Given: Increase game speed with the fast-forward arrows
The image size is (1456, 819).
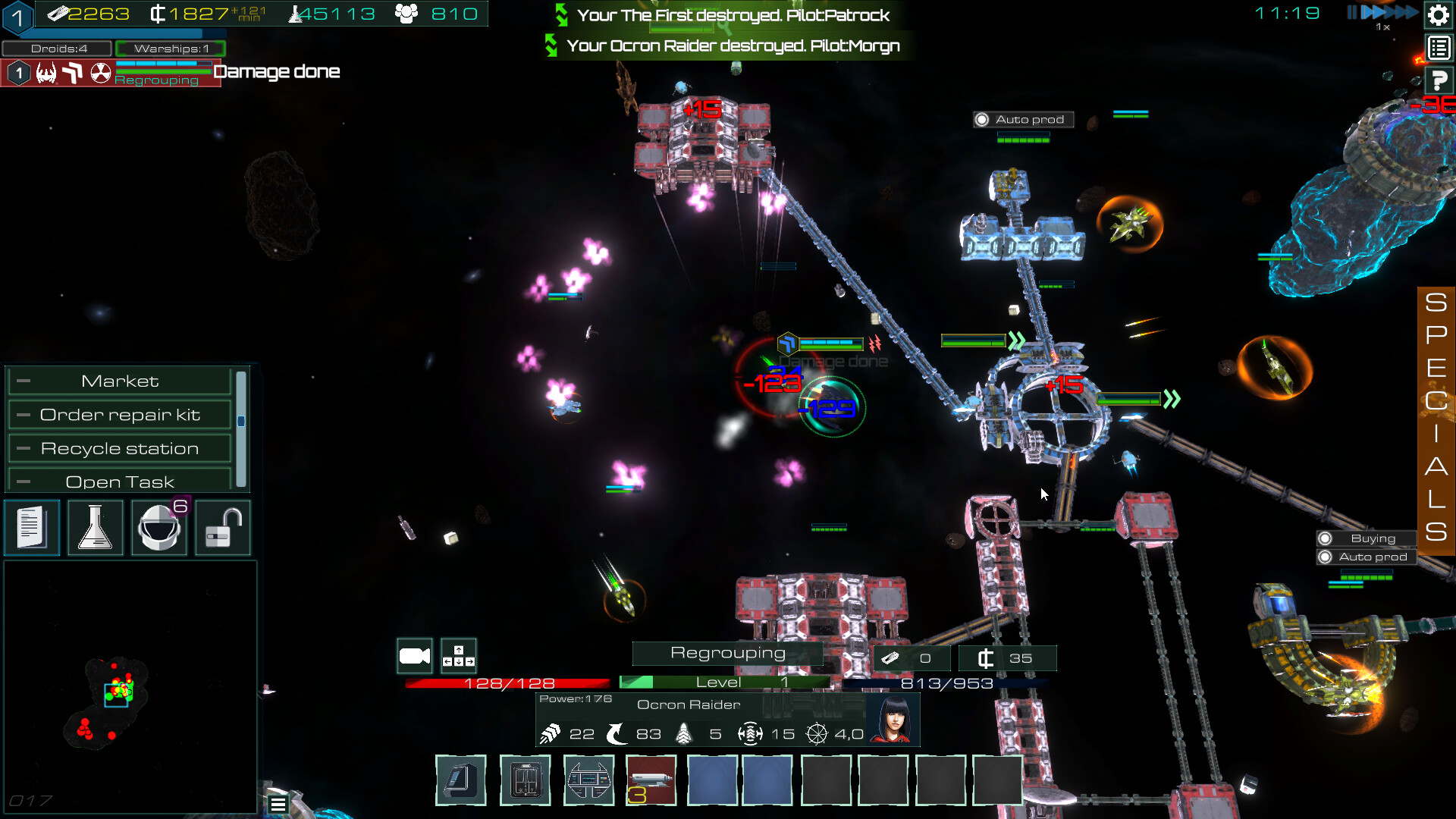Looking at the screenshot, I should (1388, 12).
